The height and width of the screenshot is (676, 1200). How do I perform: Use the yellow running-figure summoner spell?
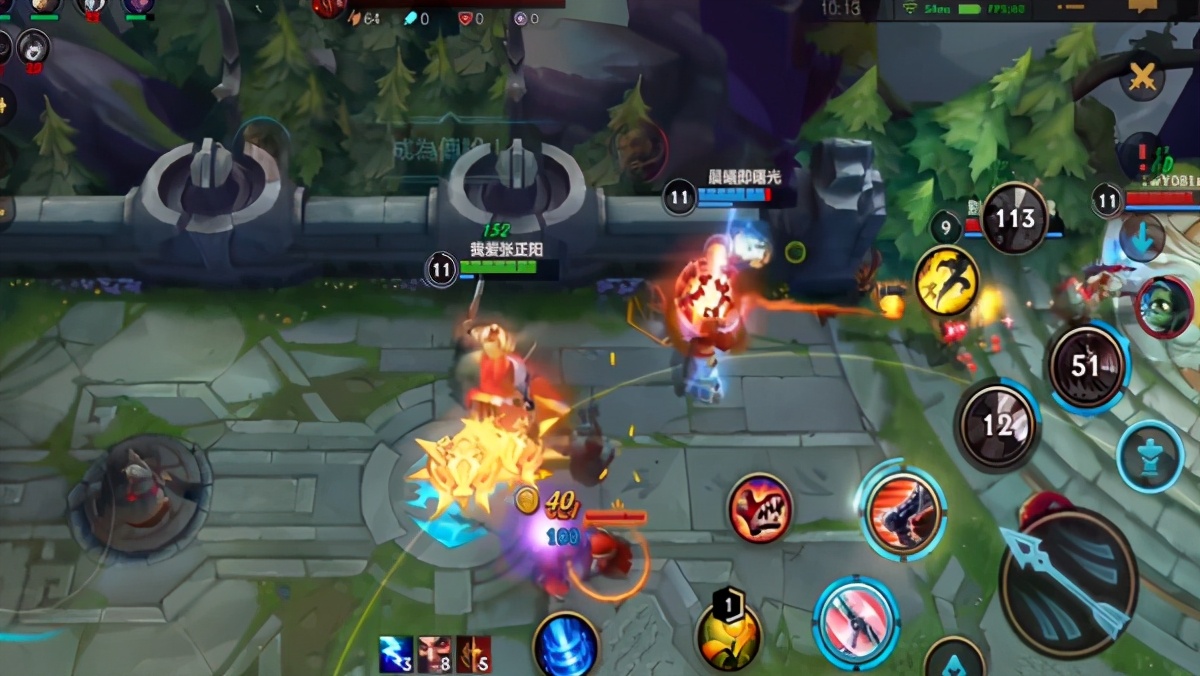[946, 282]
